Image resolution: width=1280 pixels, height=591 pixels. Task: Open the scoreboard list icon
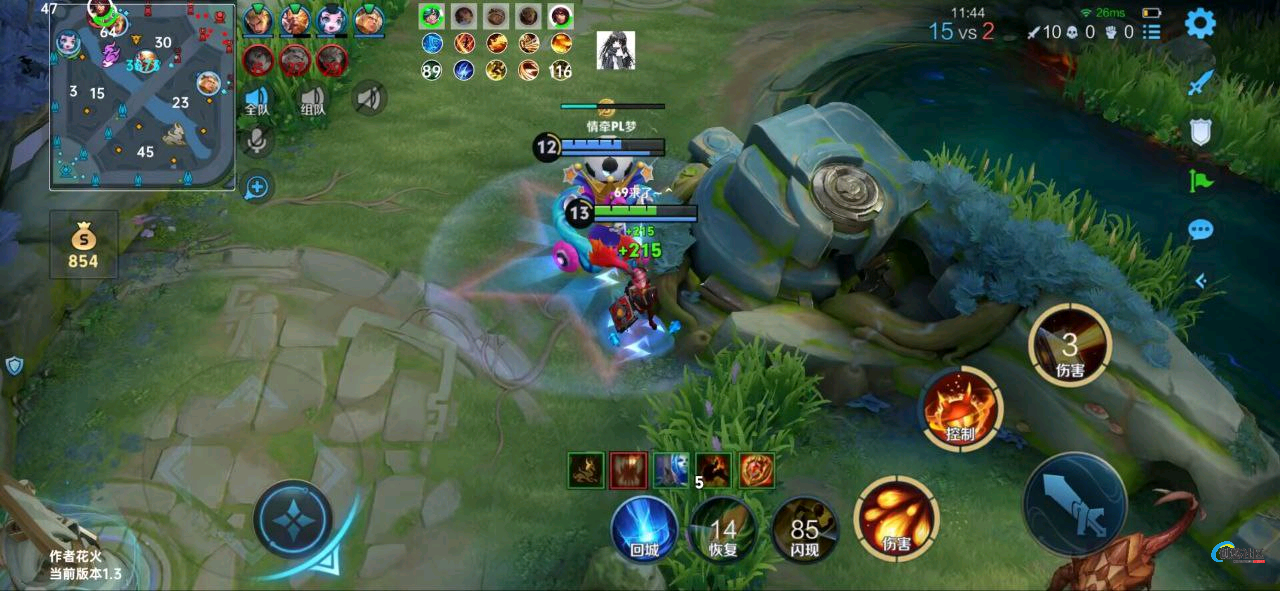click(x=1153, y=32)
